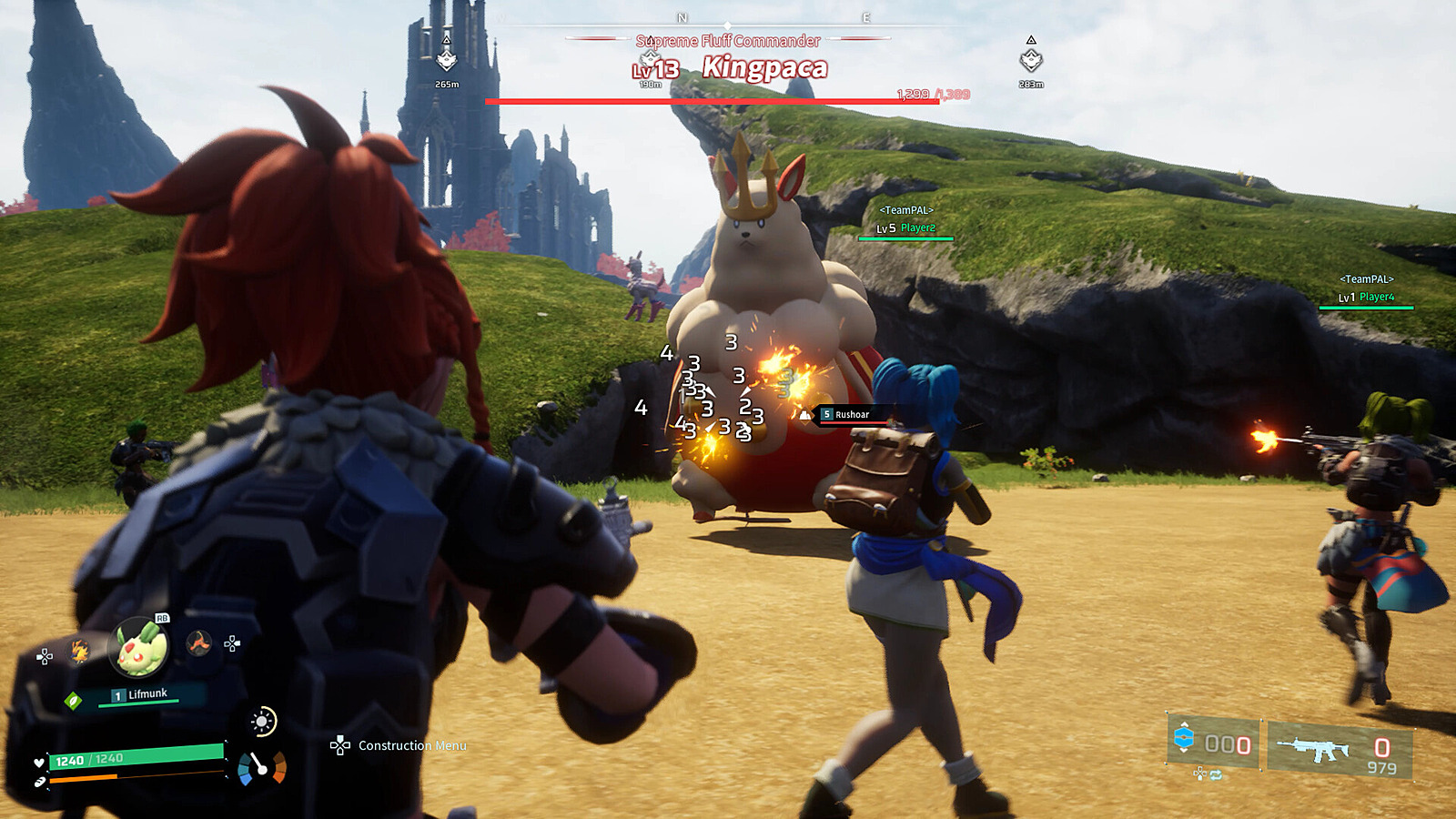The height and width of the screenshot is (819, 1456).
Task: Click the green leaf element icon
Action: 74,700
